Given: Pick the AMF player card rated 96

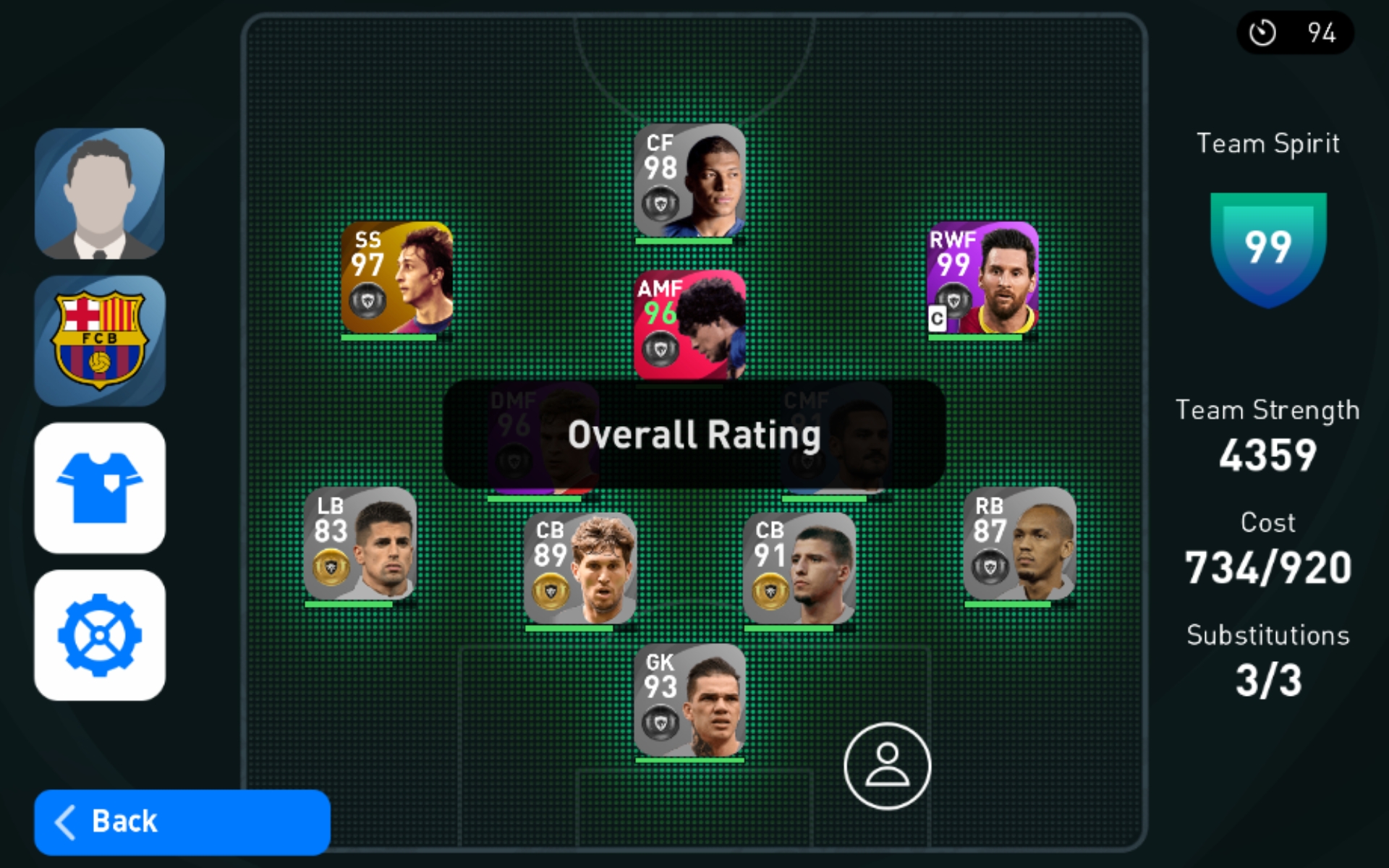Looking at the screenshot, I should point(689,325).
